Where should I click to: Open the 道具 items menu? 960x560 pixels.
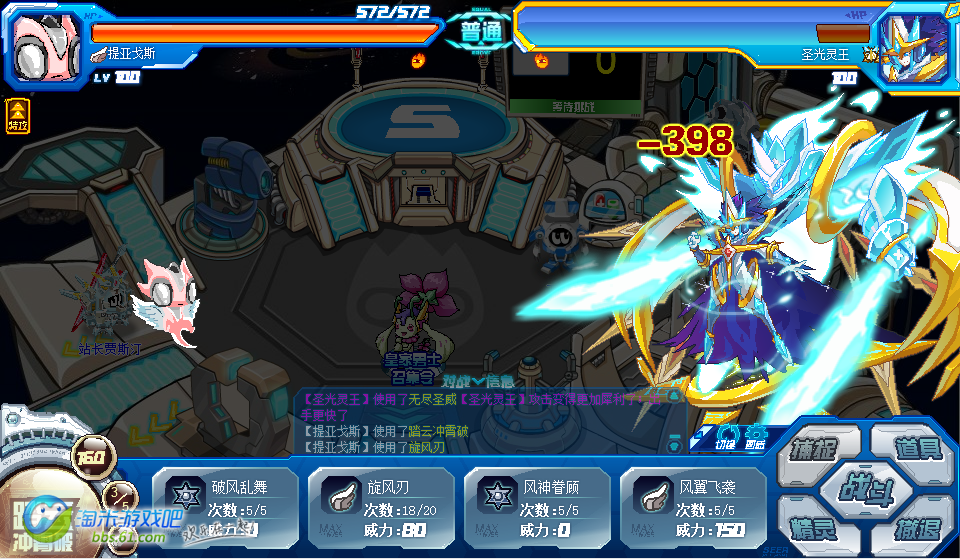[914, 446]
